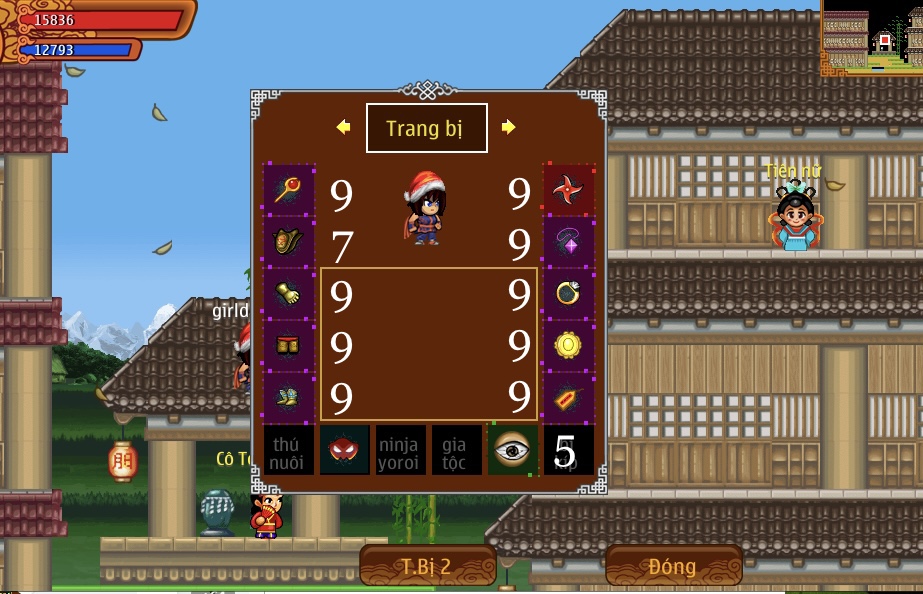Select the gold ring slot
The width and height of the screenshot is (923, 594).
click(x=569, y=294)
